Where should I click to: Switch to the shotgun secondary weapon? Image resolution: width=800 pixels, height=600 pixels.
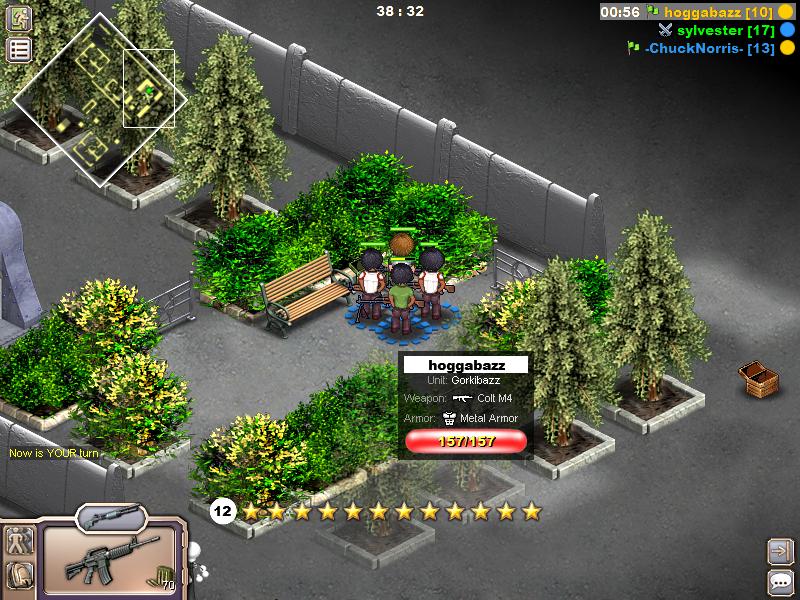(111, 517)
